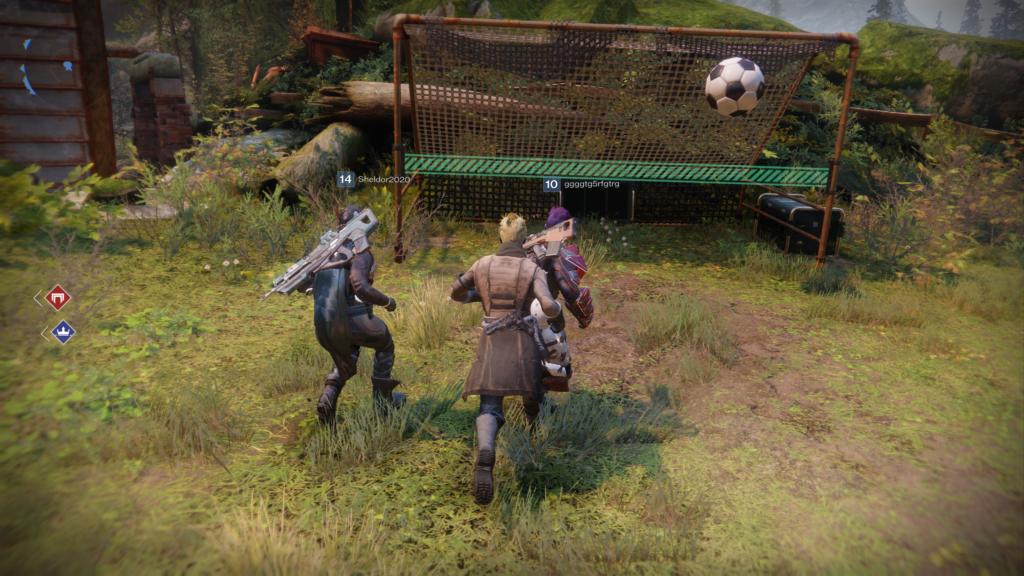Screen dimensions: 1024x576
Task: Select the blue crown waypoint marker
Action: 62,332
